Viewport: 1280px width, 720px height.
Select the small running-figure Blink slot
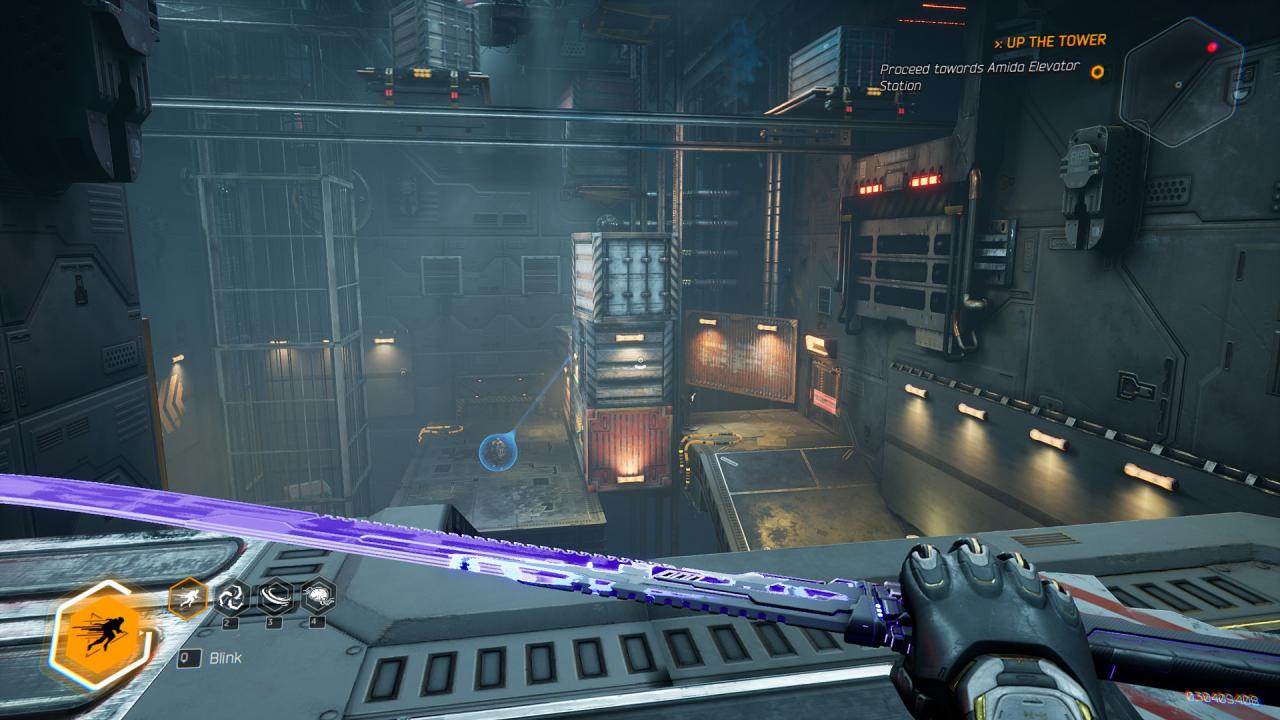coord(188,598)
